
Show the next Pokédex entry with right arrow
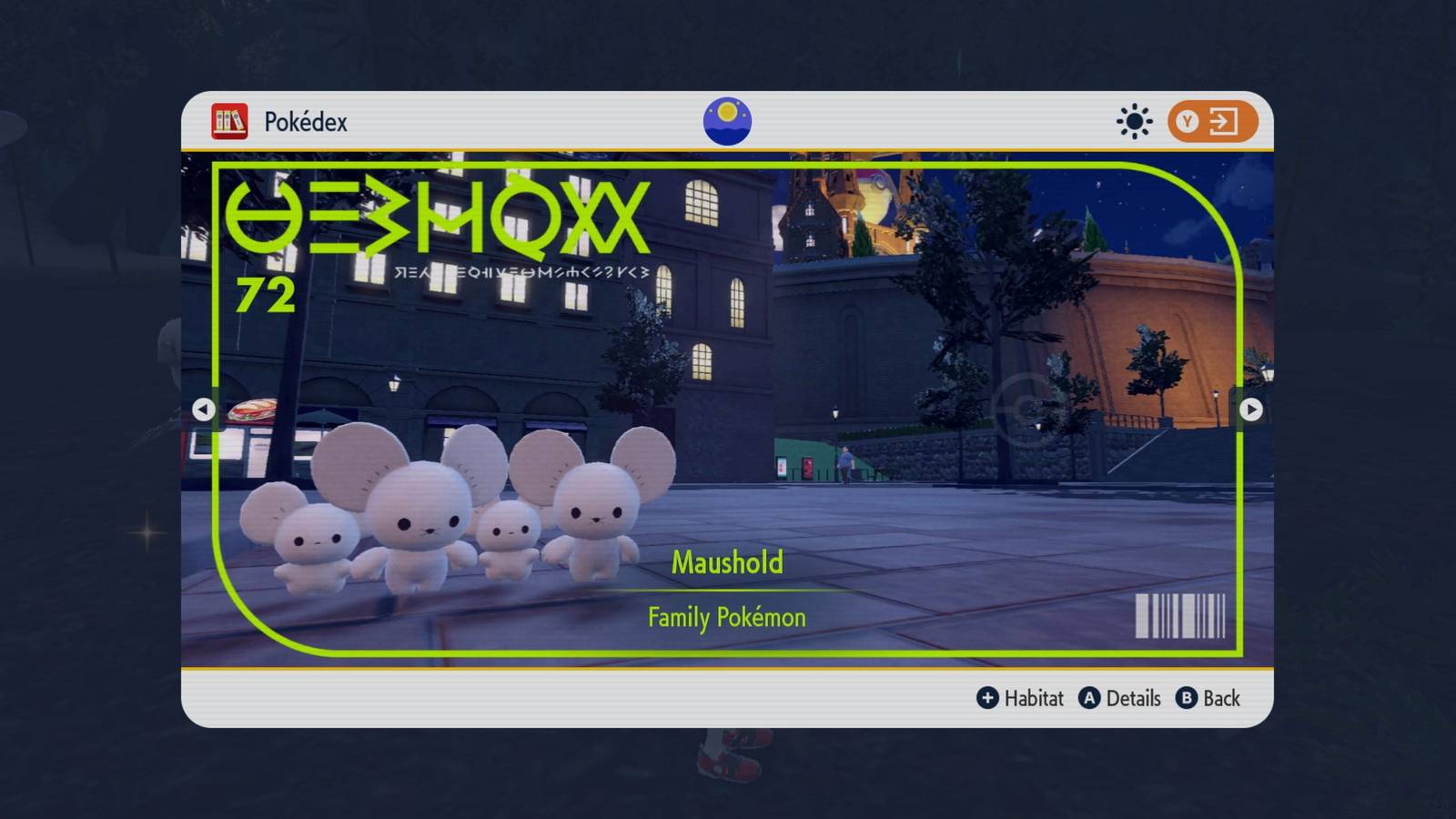[1251, 409]
